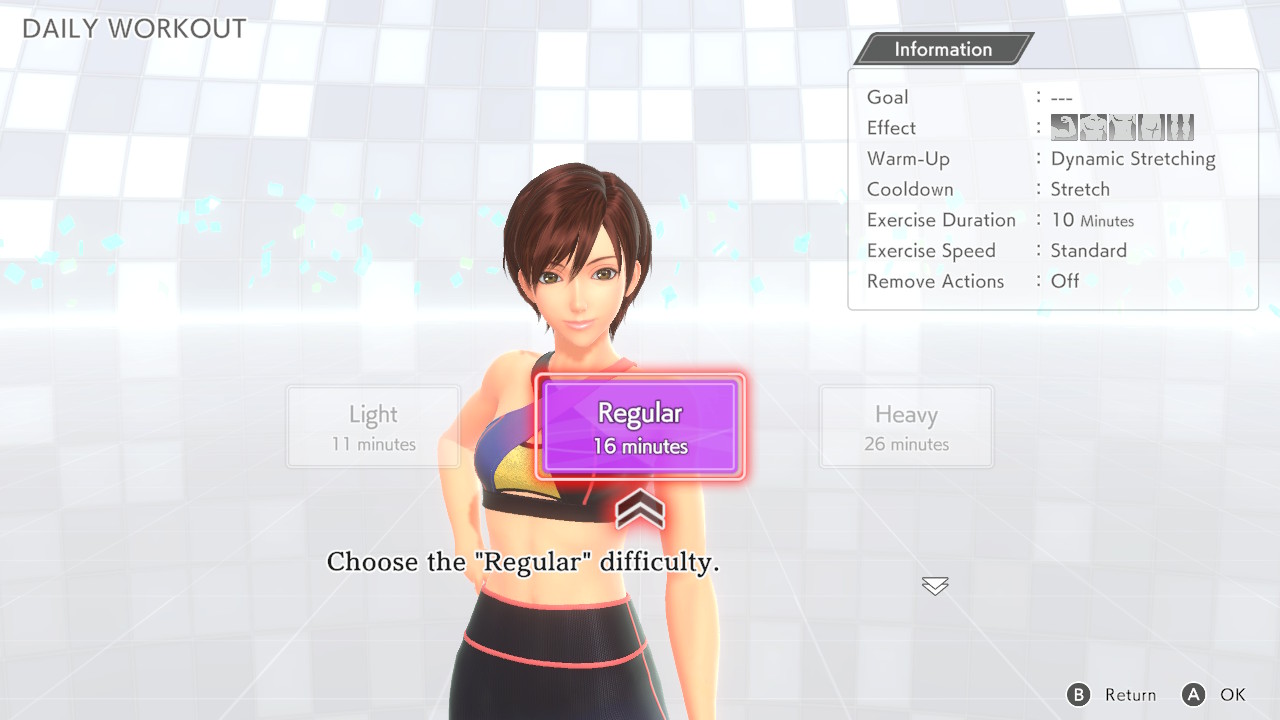
Task: Choose the Regular 16 minutes workout
Action: click(640, 427)
